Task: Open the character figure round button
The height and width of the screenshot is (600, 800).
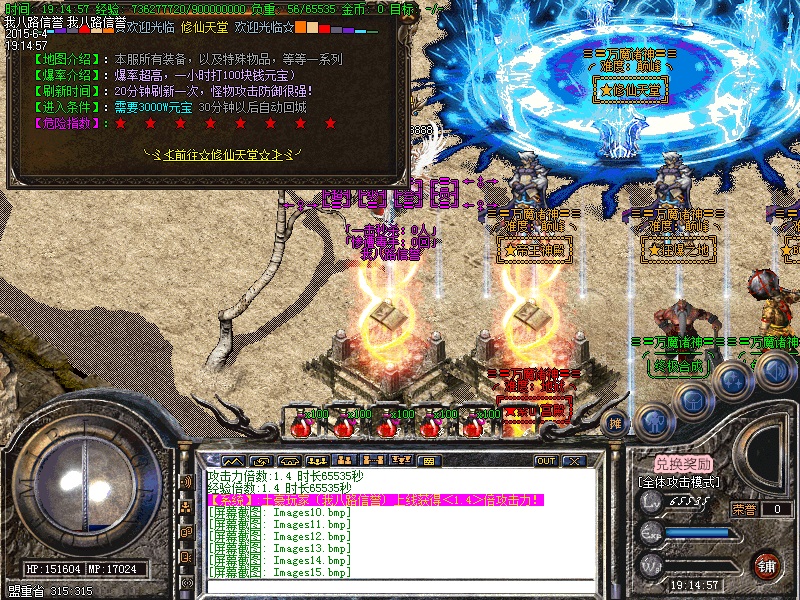Action: [x=654, y=420]
